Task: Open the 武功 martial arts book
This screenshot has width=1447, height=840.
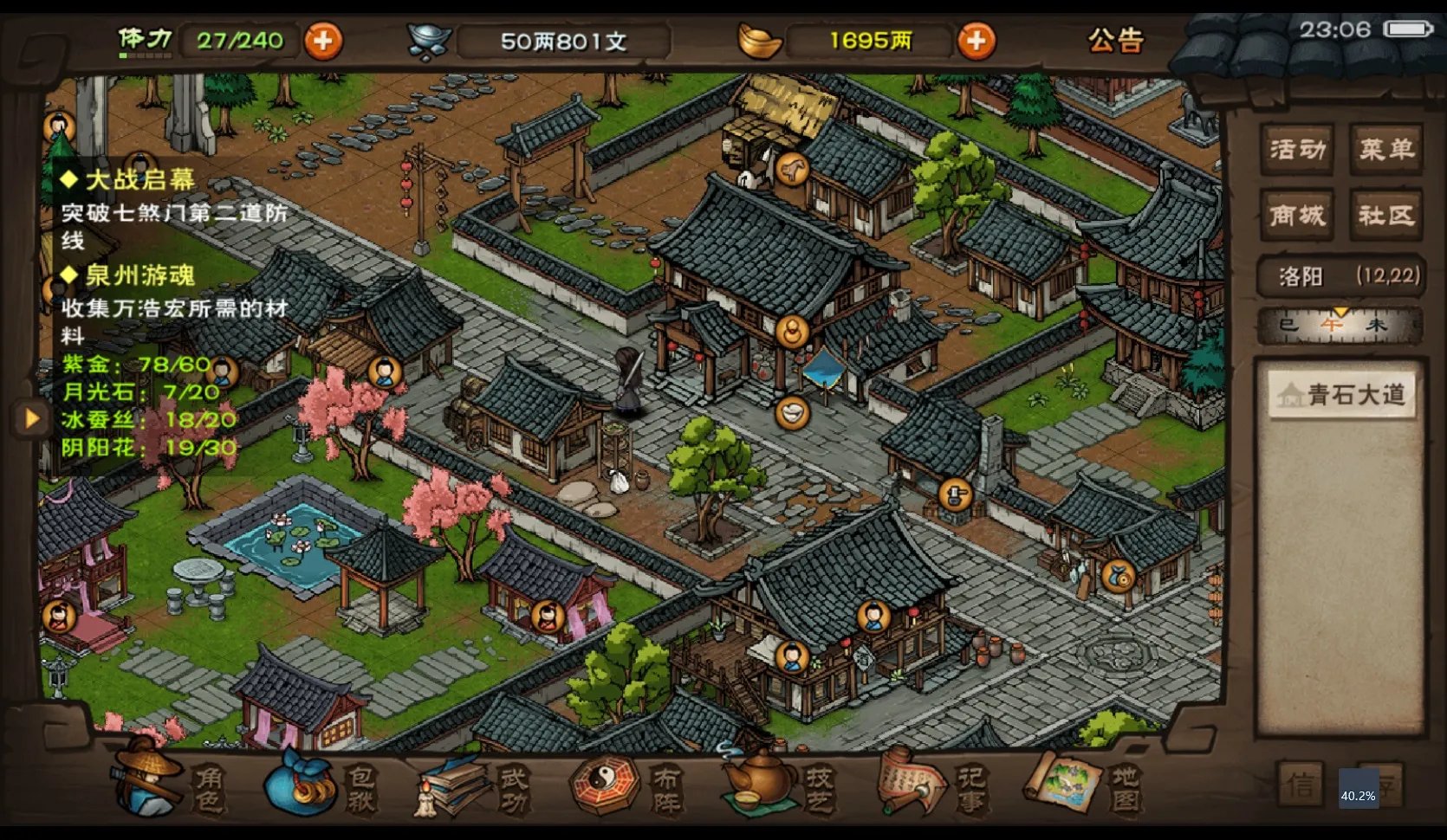Action: (x=472, y=785)
